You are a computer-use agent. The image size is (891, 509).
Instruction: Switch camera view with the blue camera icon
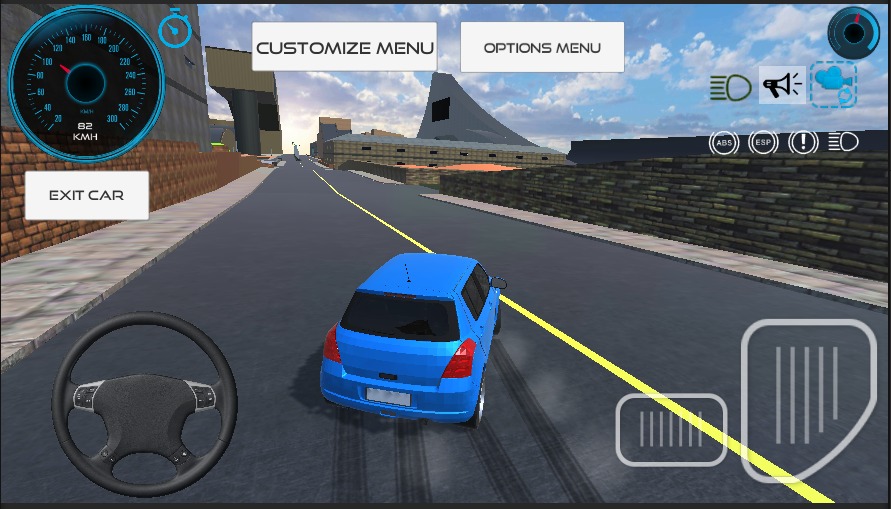tap(833, 84)
